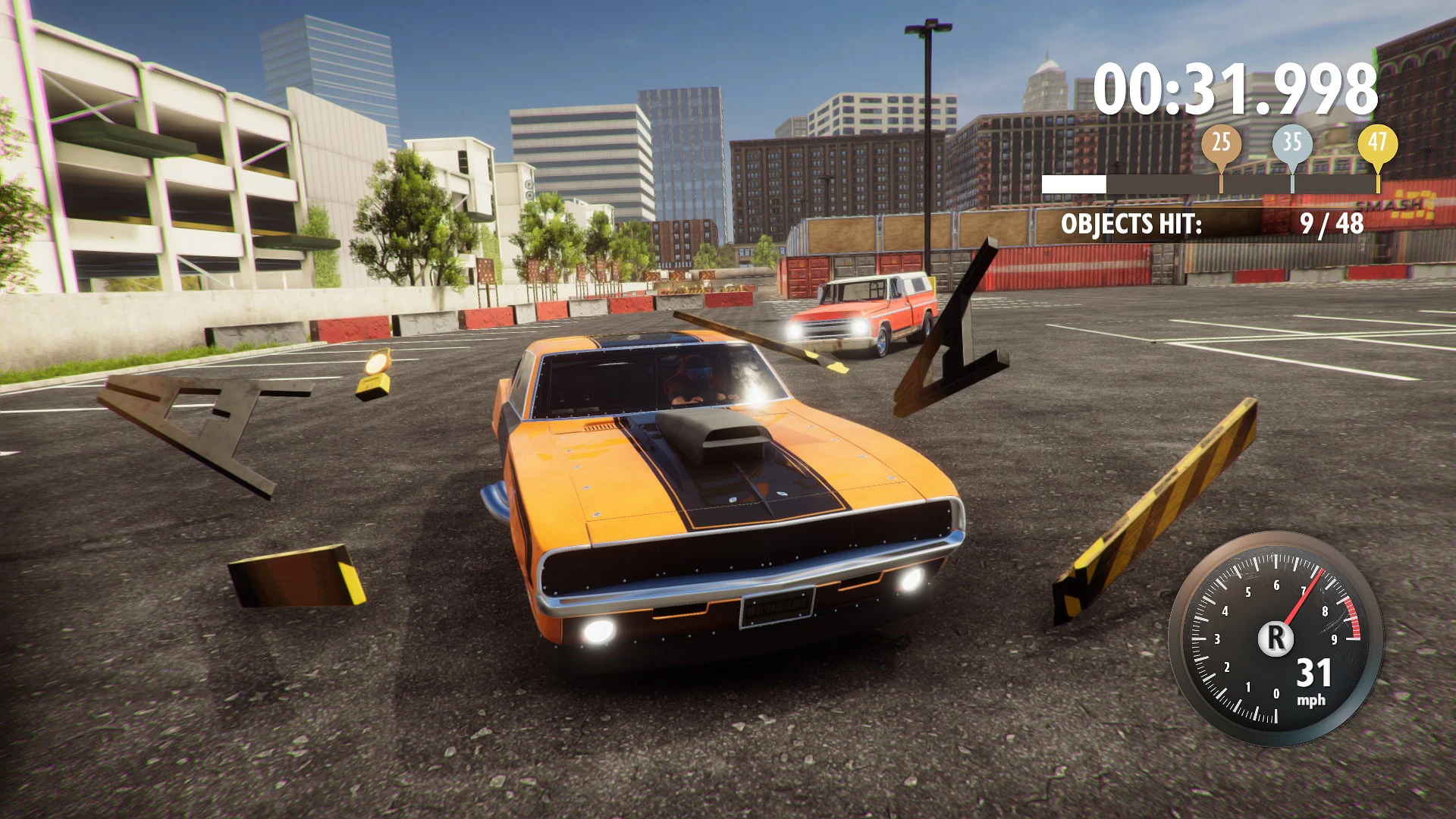The image size is (1456, 819).
Task: Click the white filled portion of the progress bar
Action: [x=1073, y=183]
